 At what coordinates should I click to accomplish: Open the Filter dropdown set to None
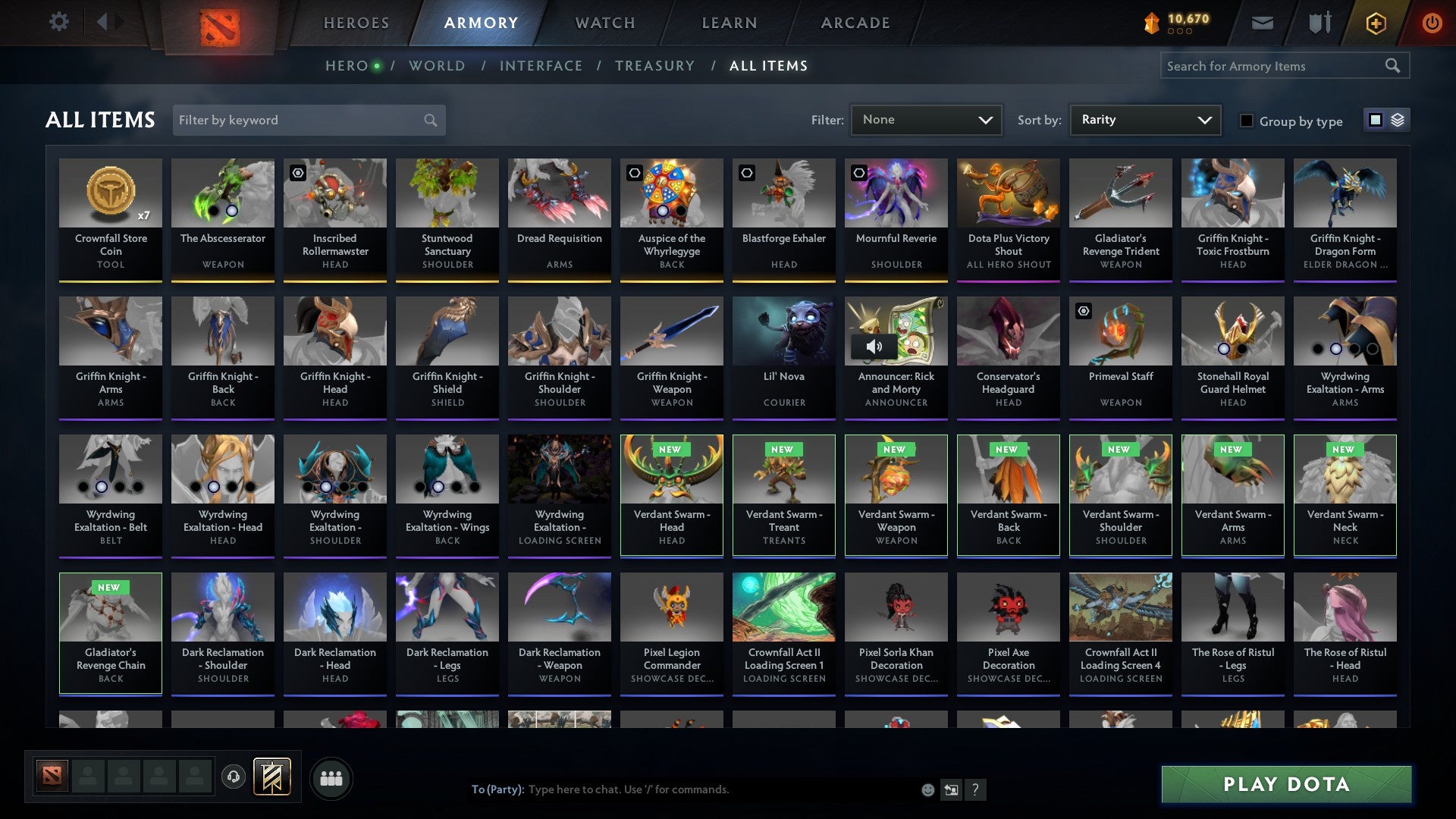[x=926, y=120]
